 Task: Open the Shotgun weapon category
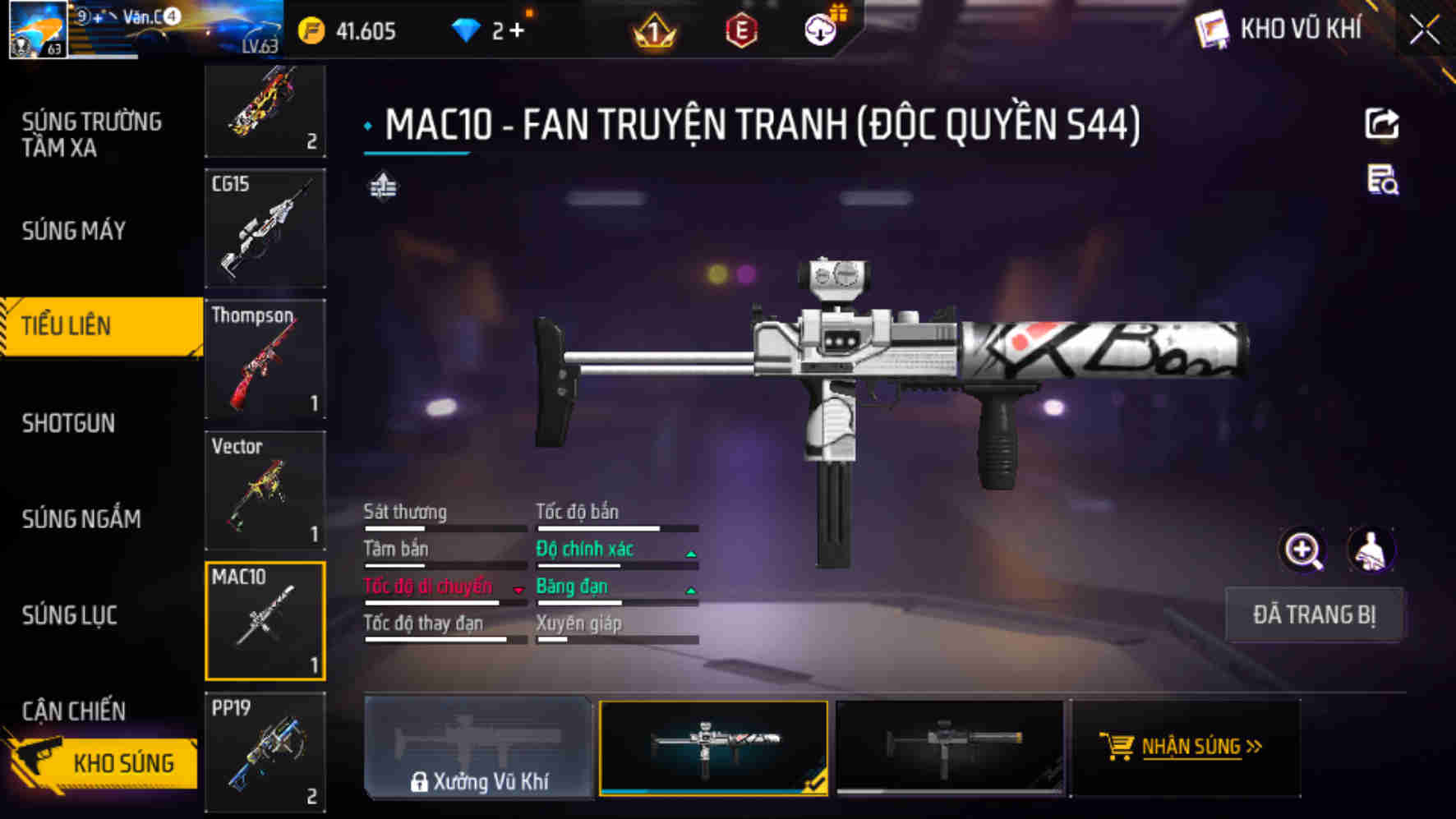[x=69, y=423]
